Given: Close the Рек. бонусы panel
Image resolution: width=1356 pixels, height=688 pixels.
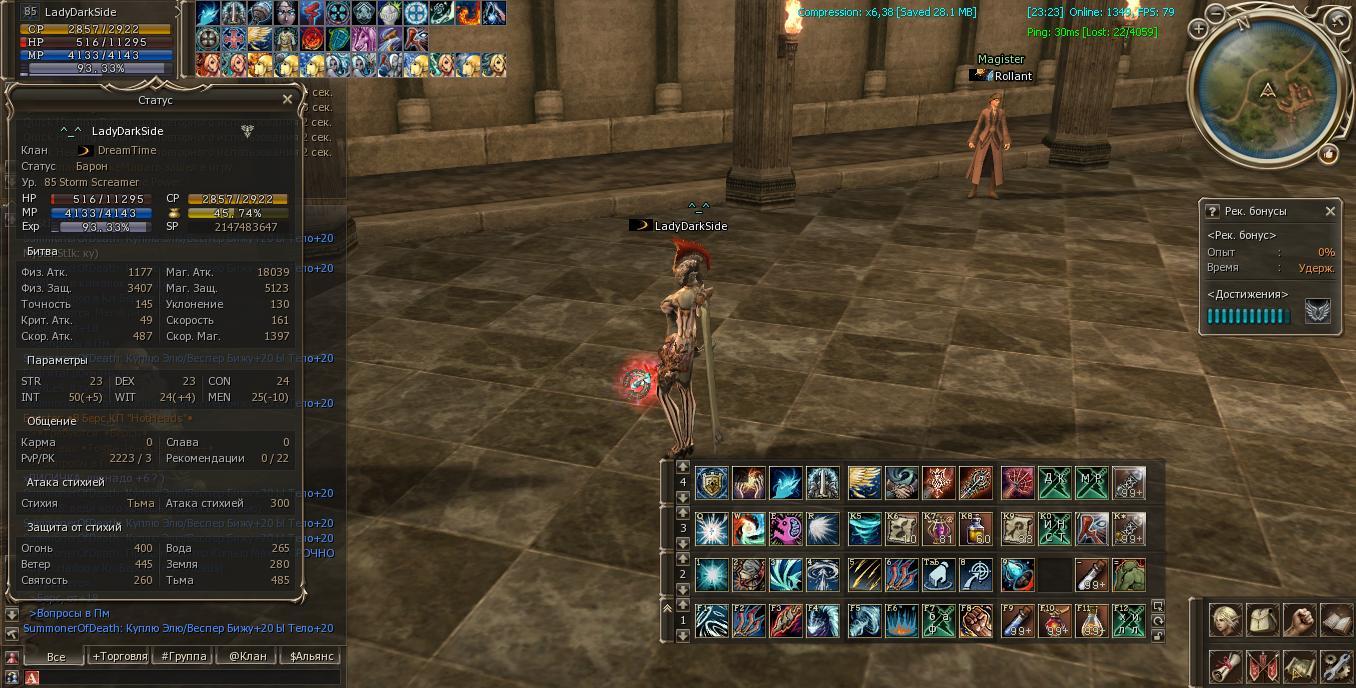Looking at the screenshot, I should coord(1330,211).
